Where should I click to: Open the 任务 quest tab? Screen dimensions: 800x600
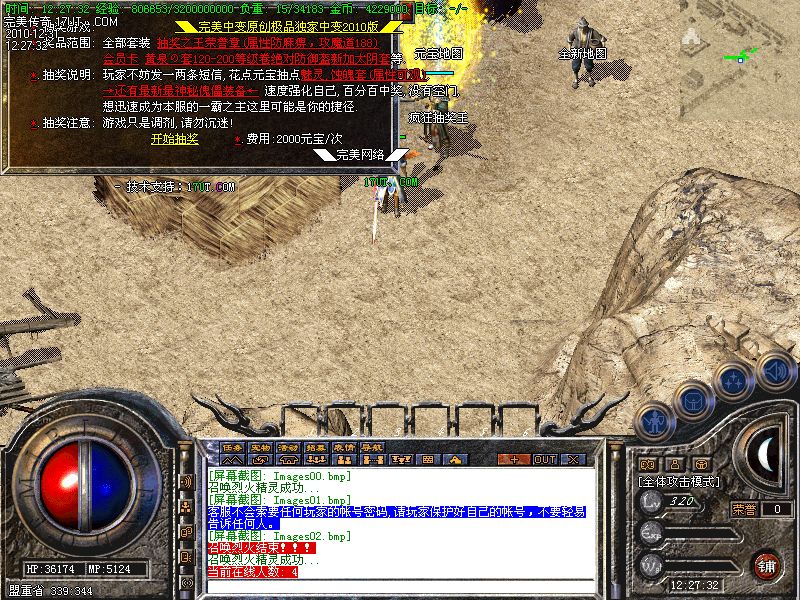(232, 447)
